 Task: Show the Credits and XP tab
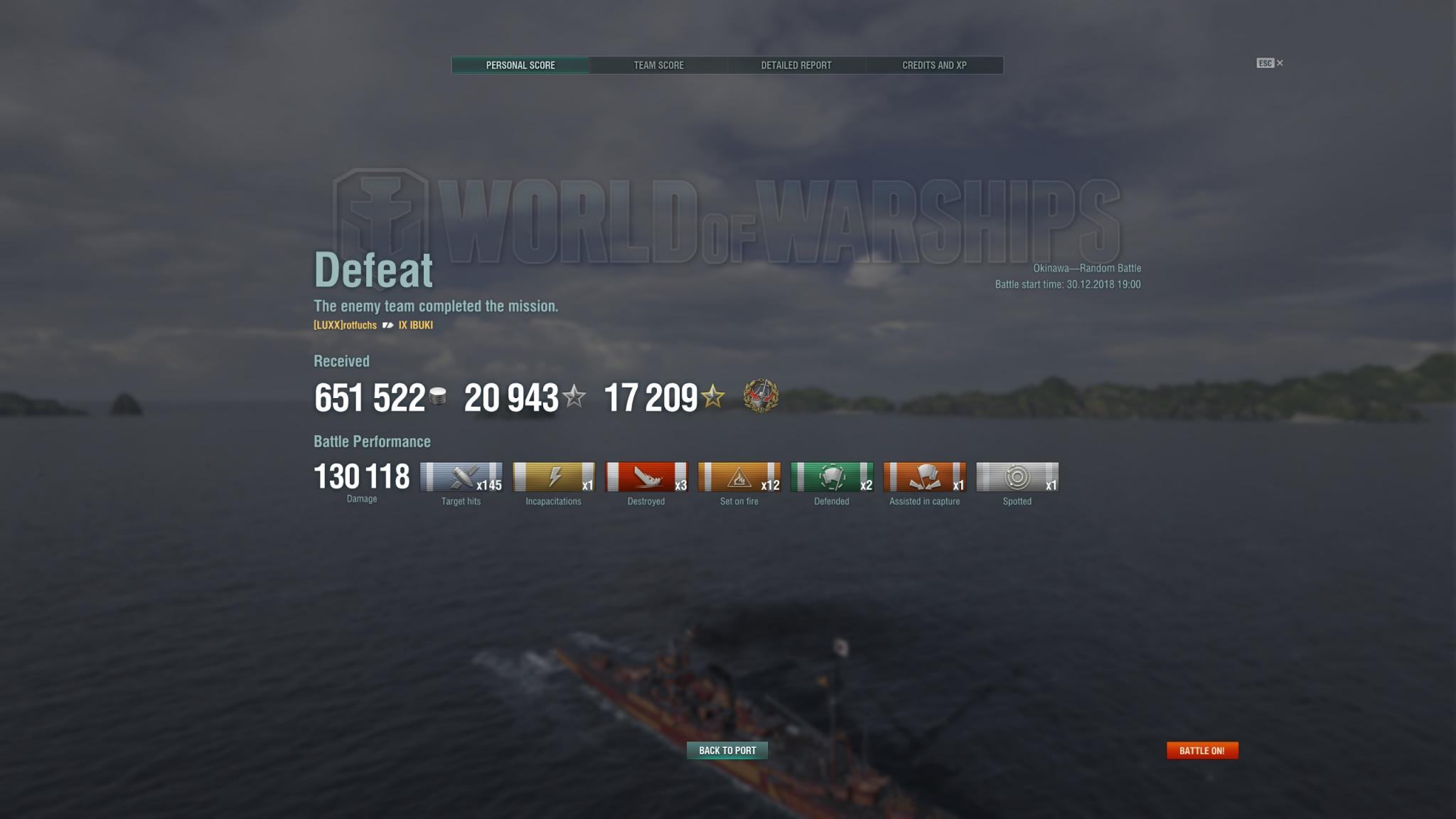click(x=934, y=65)
